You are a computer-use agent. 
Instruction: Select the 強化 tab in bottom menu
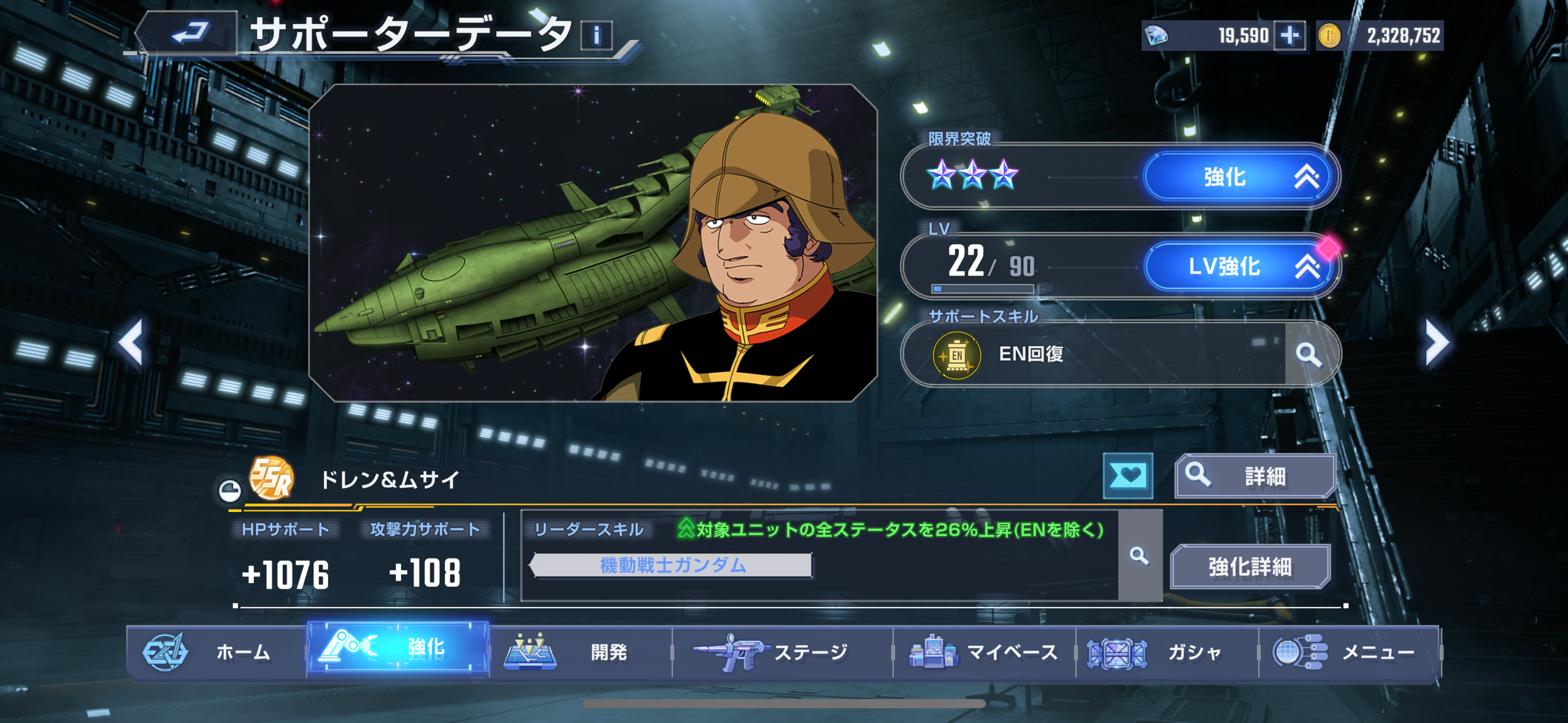point(398,648)
